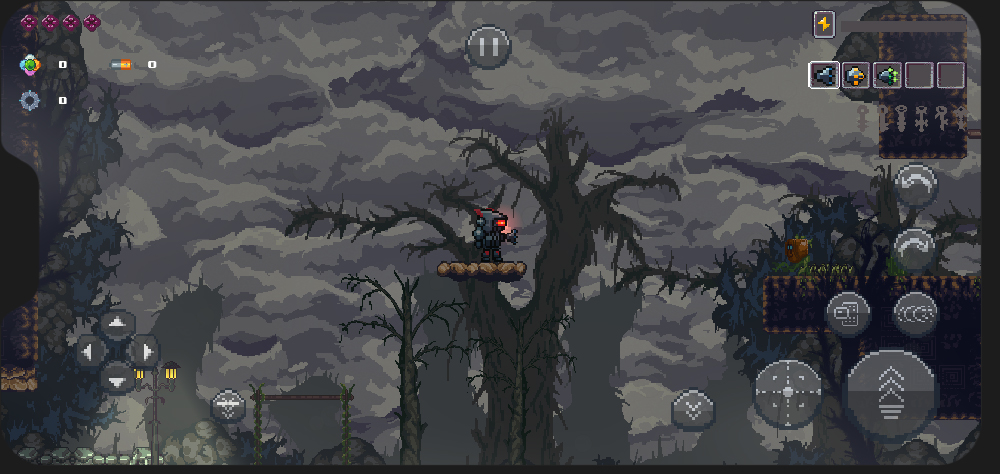Screen dimensions: 1000x474
Task: Tap the down-chevron round button
Action: pyautogui.click(x=692, y=407)
